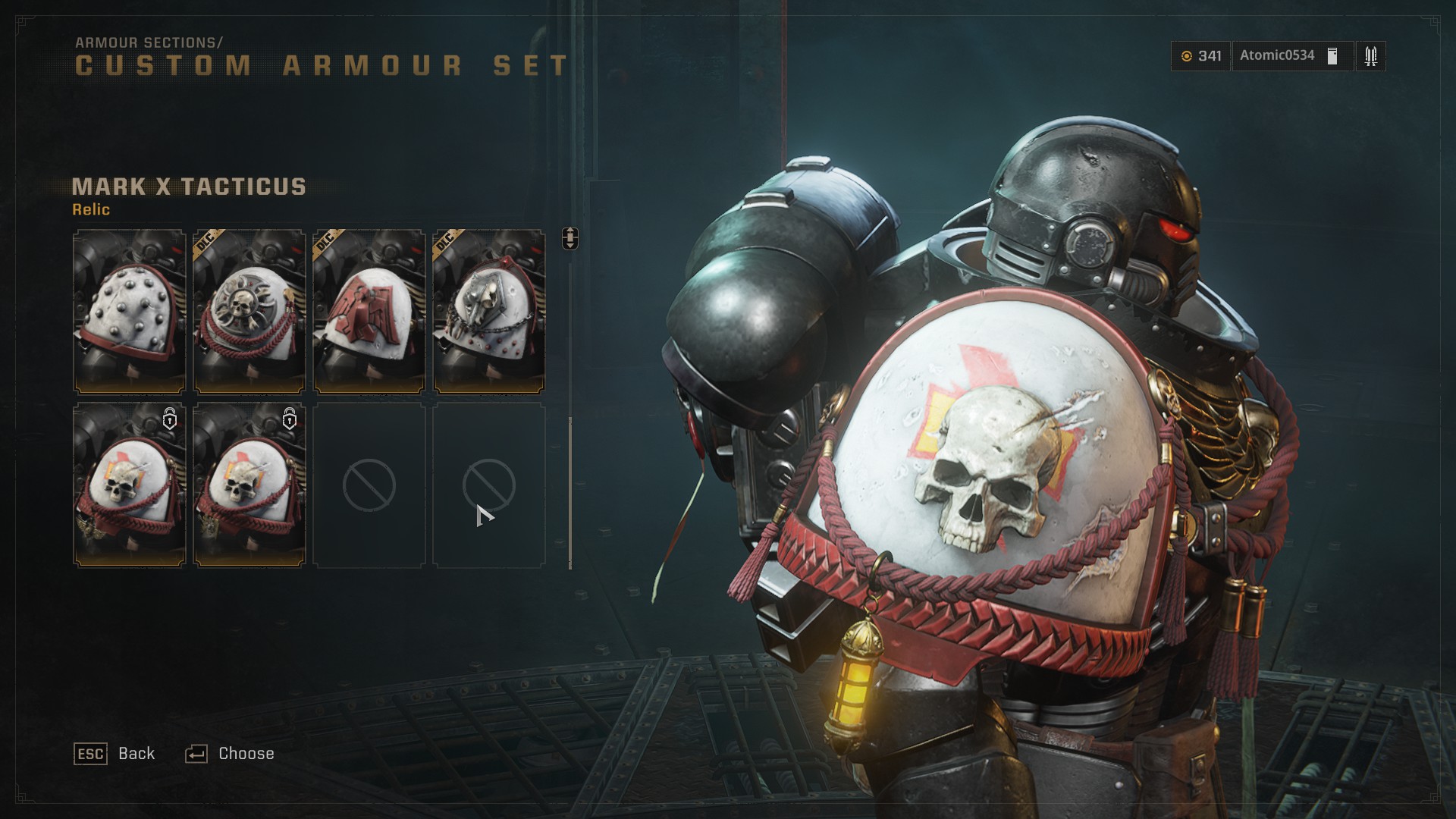Screen dimensions: 1456x819
Task: Select the studded white pauldron
Action: coord(129,312)
